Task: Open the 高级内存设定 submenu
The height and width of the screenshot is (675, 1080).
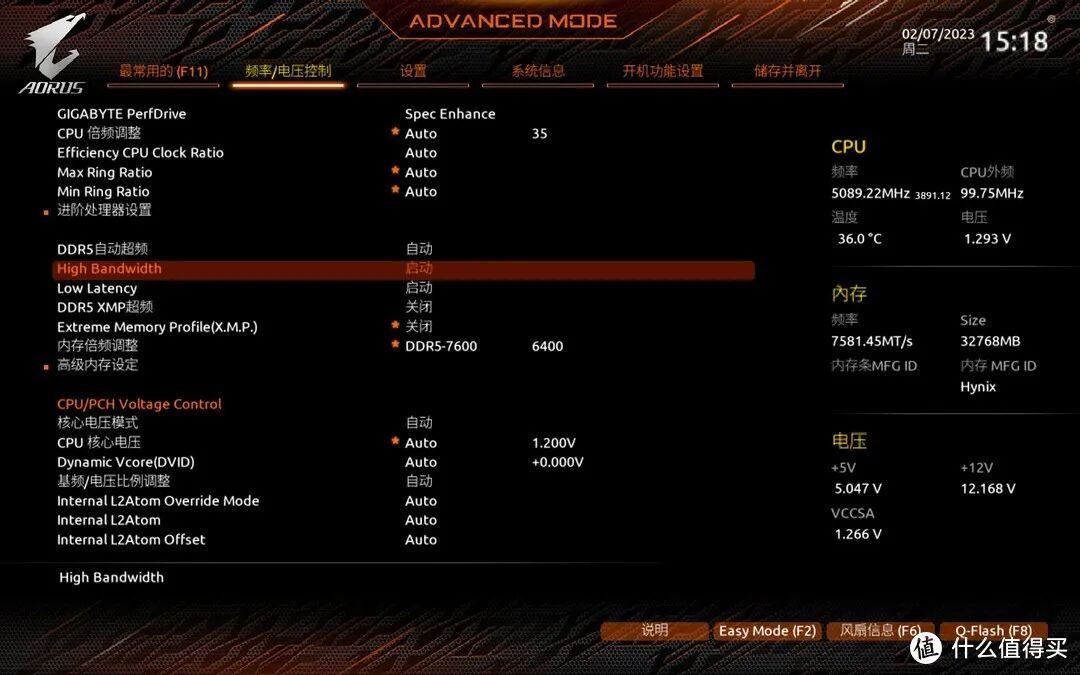Action: click(x=97, y=365)
